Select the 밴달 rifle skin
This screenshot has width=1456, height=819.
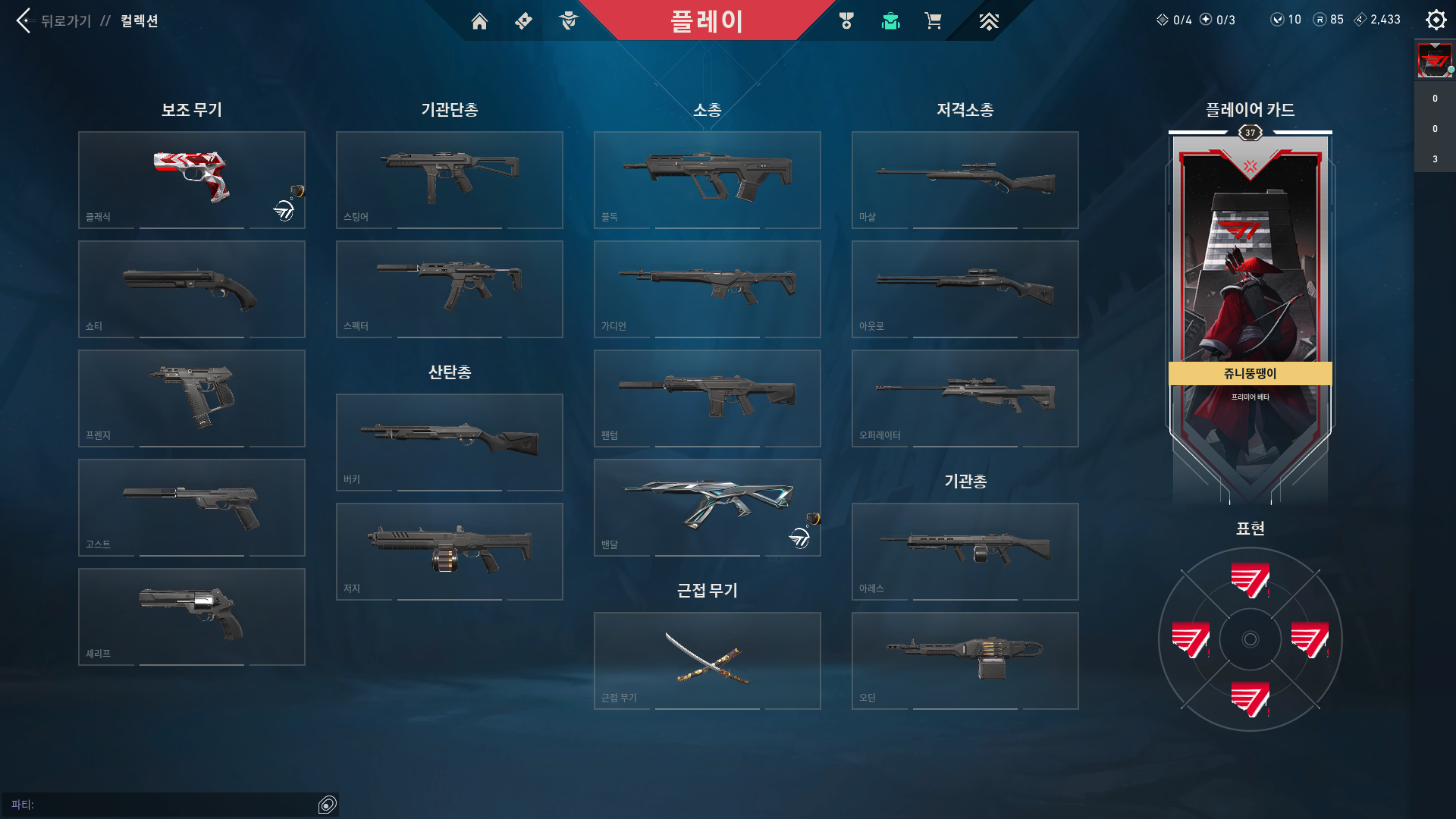707,507
